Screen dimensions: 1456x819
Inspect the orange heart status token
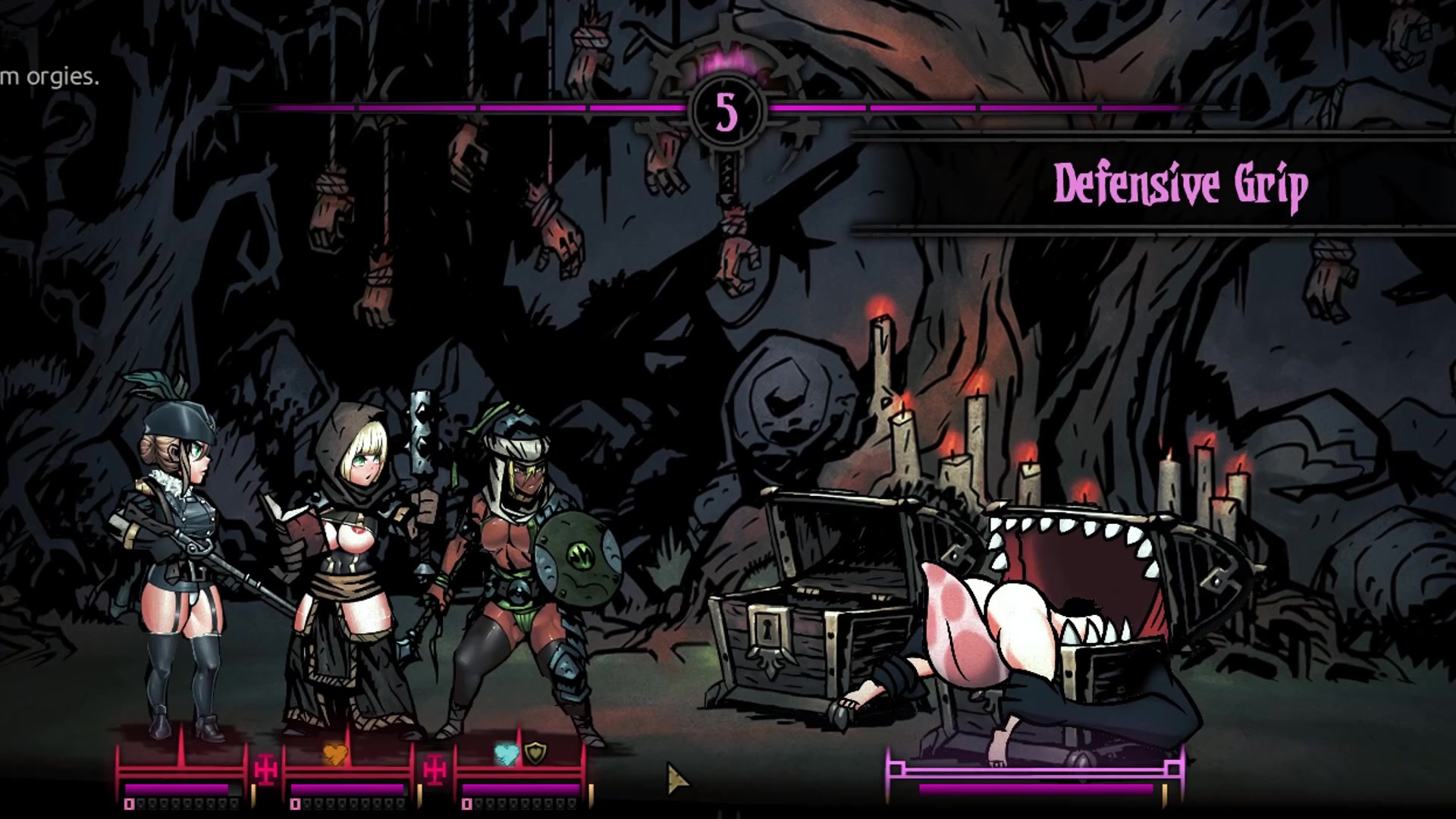tap(335, 753)
